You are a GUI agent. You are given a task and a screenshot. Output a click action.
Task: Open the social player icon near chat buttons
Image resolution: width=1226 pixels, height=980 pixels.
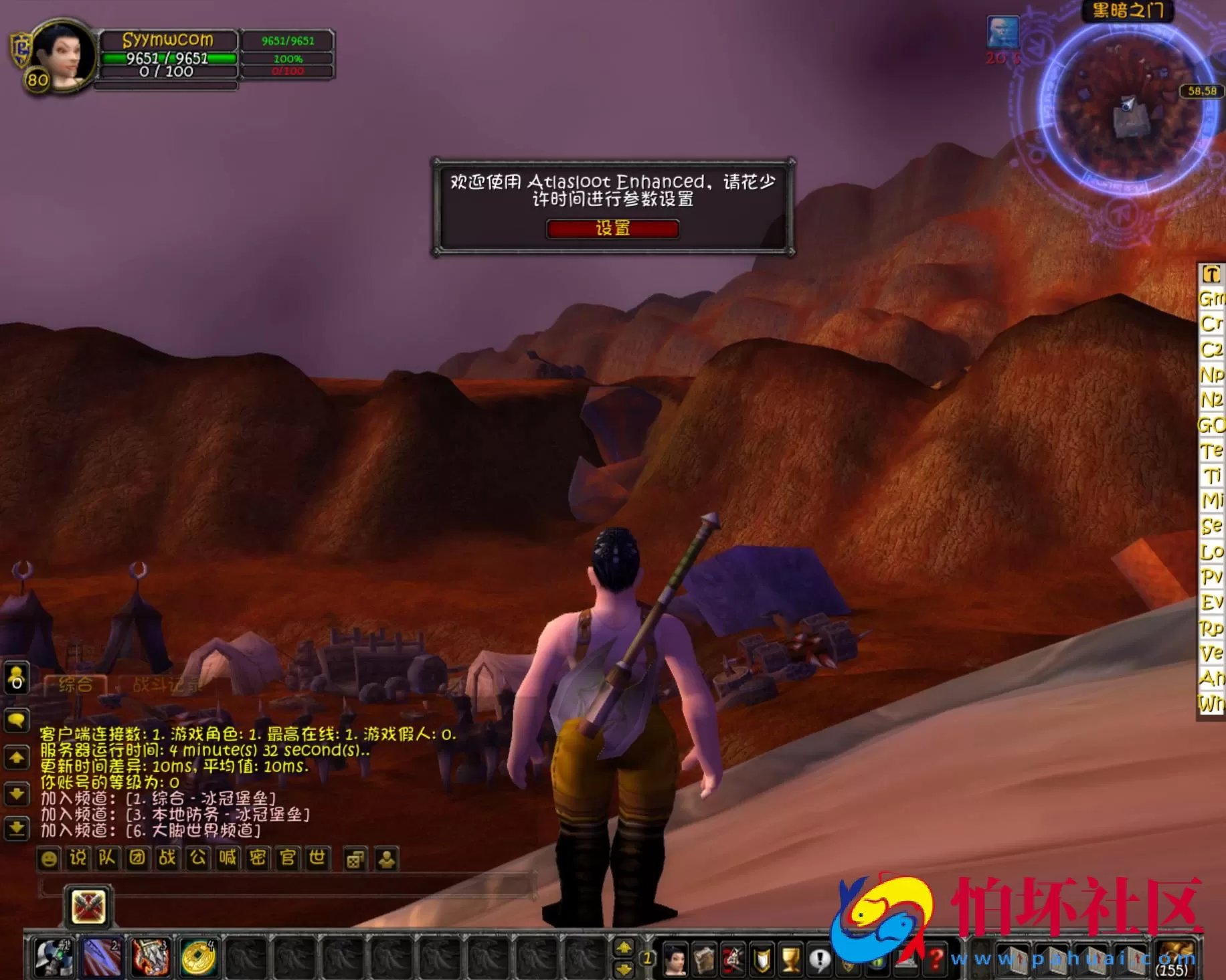[x=388, y=860]
